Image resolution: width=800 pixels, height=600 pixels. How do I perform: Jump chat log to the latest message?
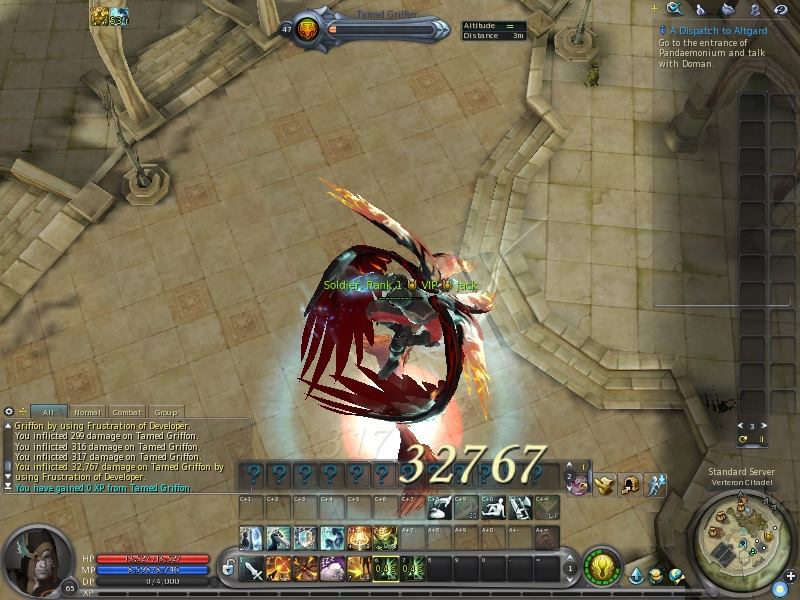point(9,487)
